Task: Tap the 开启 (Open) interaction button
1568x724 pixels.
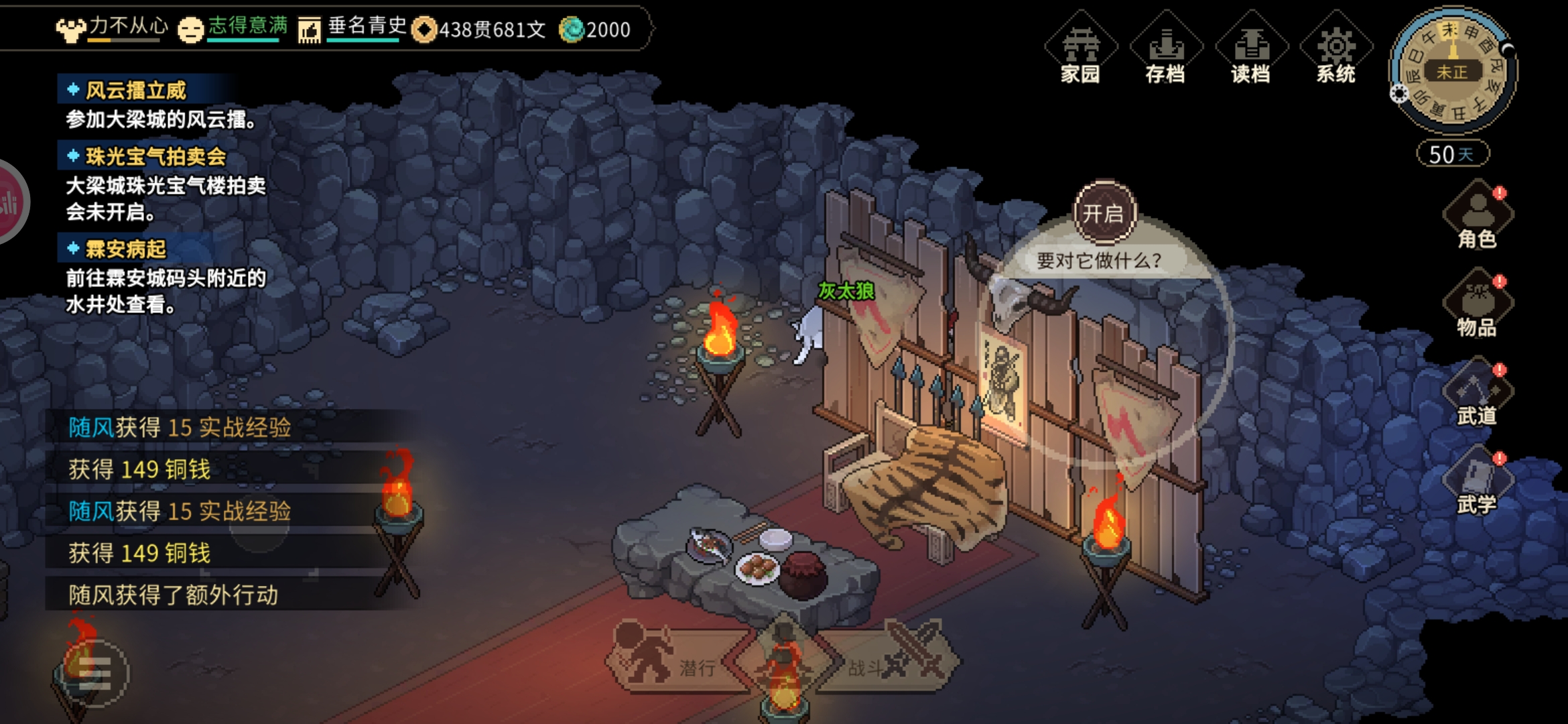Action: point(1104,213)
